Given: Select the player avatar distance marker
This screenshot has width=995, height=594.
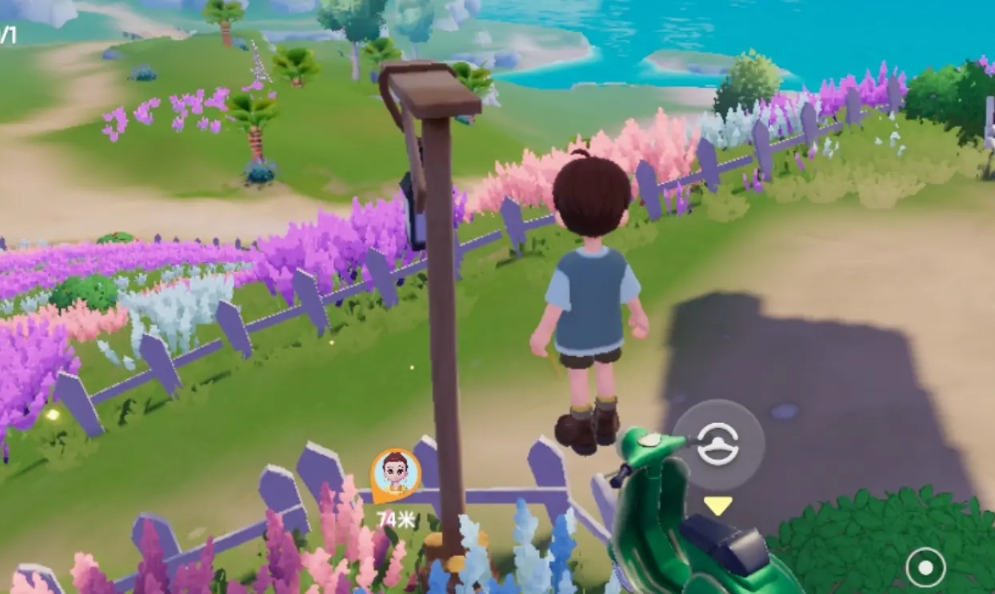Looking at the screenshot, I should 396,474.
